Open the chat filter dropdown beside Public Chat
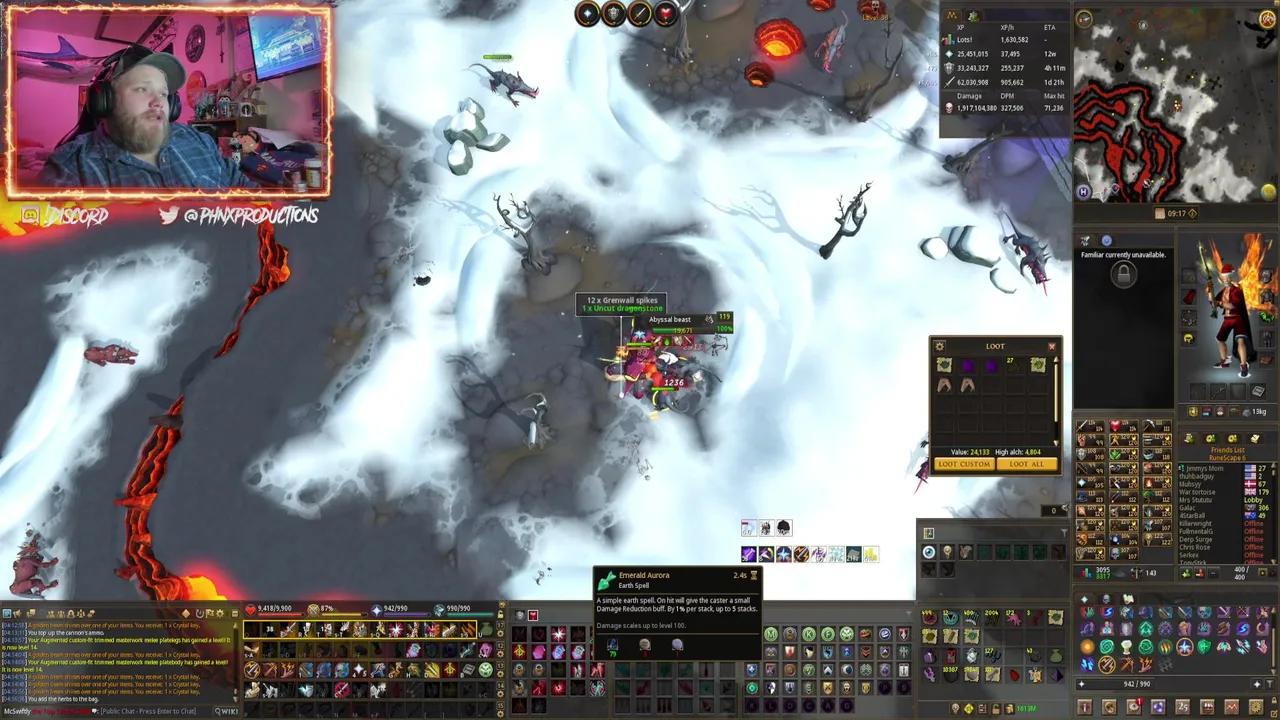This screenshot has width=1280, height=720. point(94,711)
